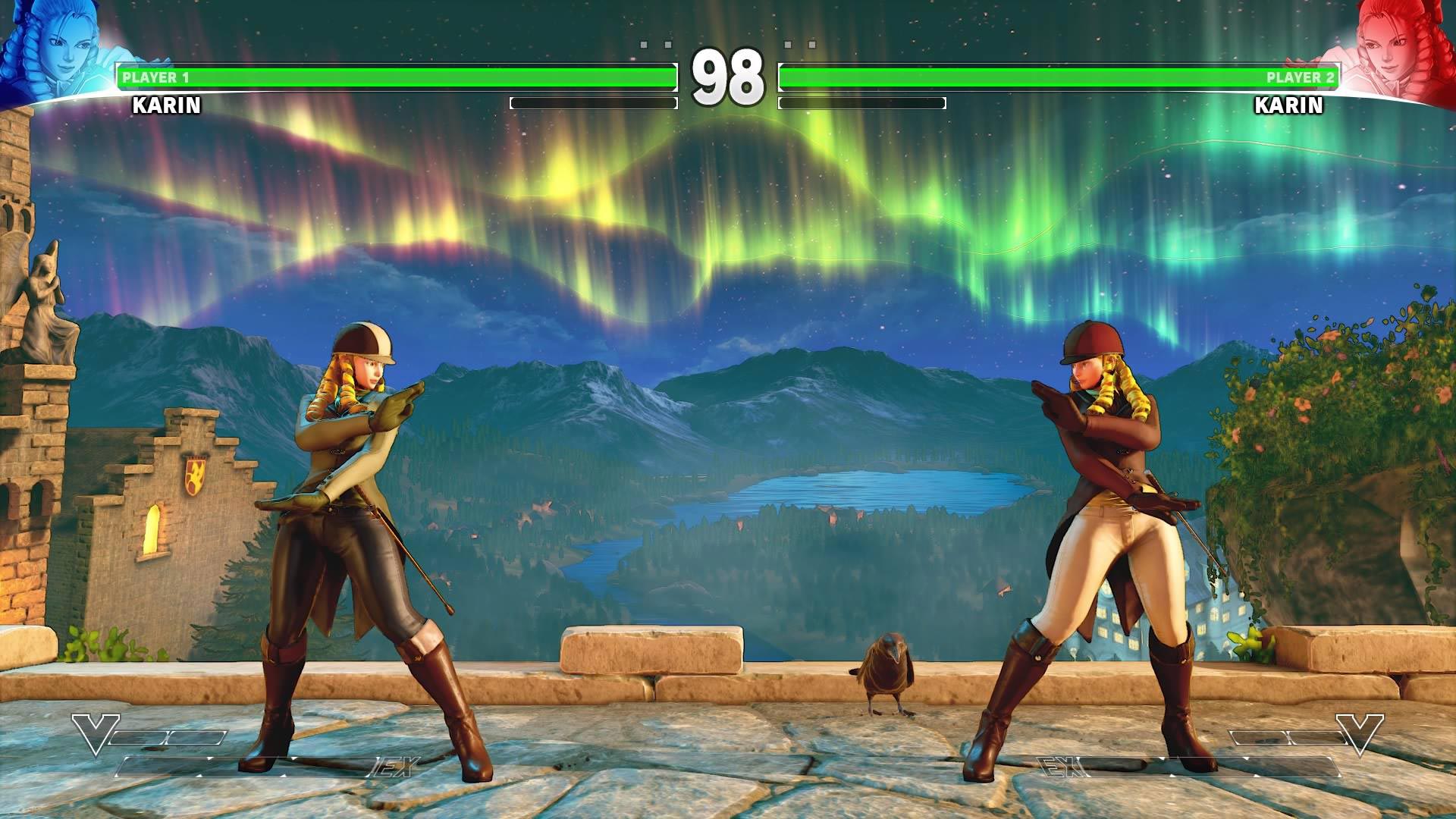
Task: Click the stun marker dots above Player 1's bar
Action: click(x=654, y=45)
